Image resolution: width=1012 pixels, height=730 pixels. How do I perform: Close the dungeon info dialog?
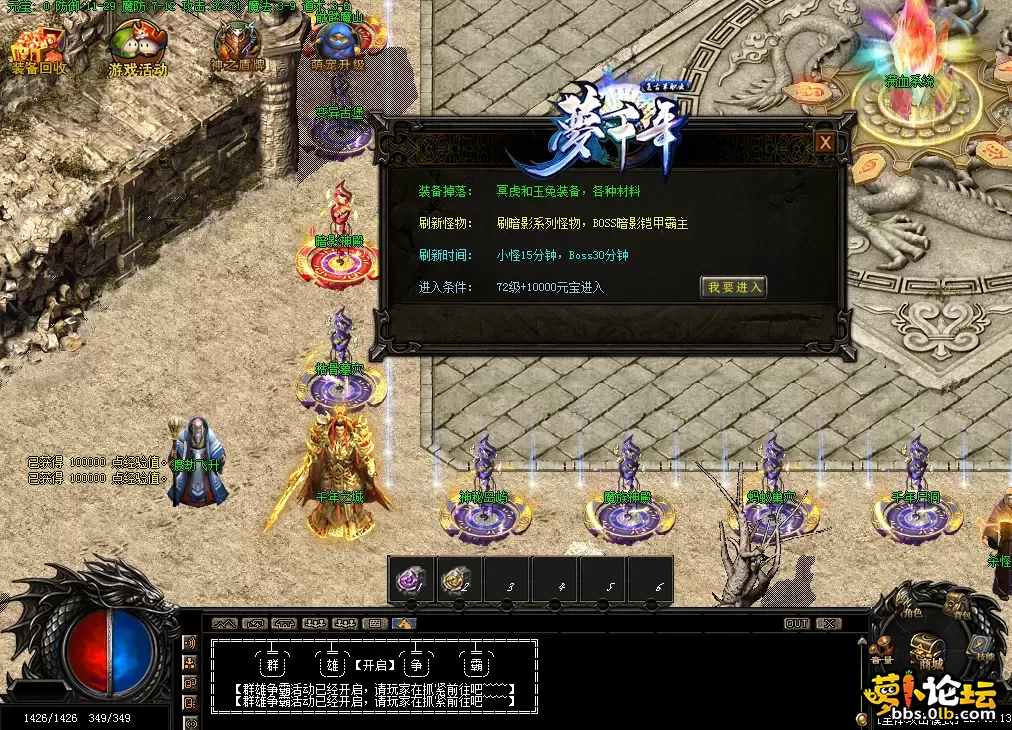[825, 143]
